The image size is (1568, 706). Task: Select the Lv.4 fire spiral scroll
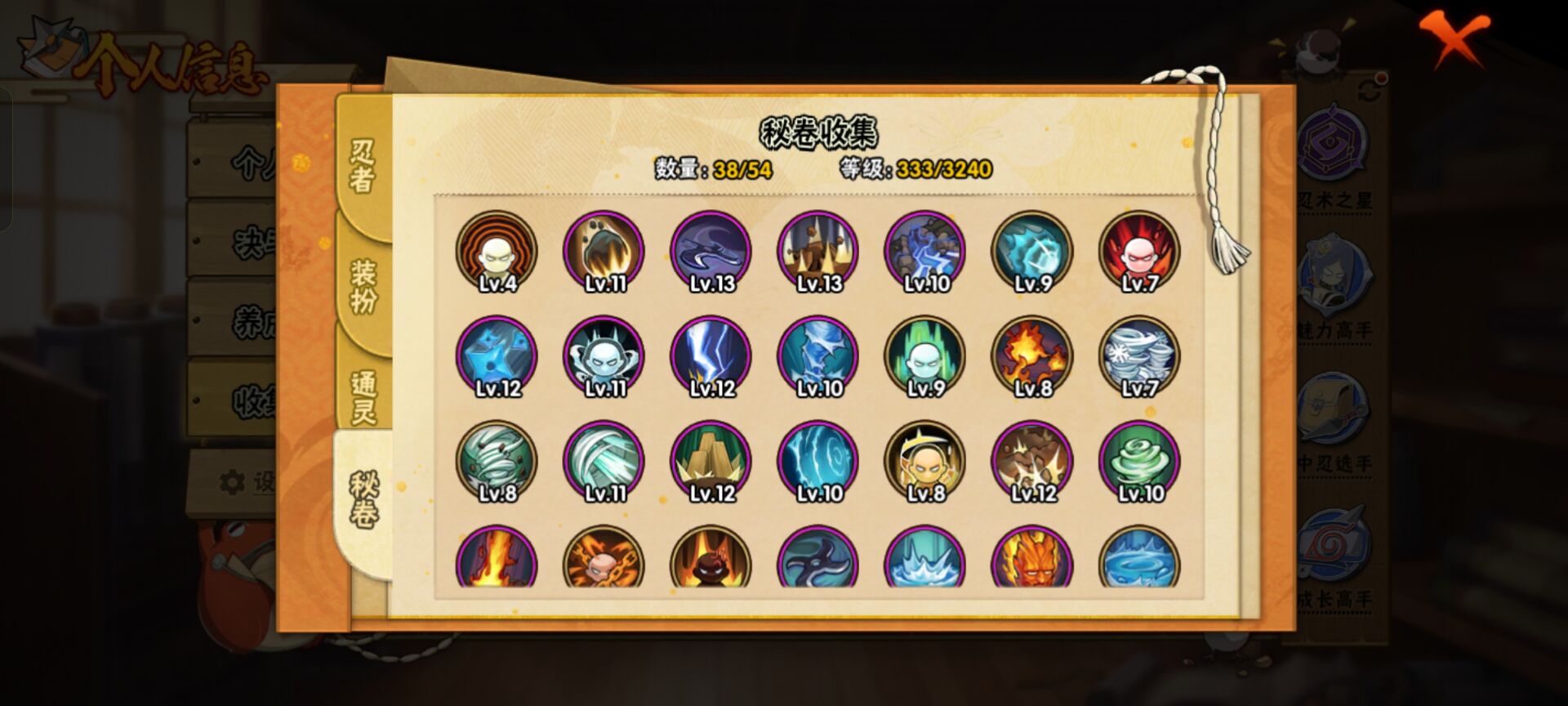498,252
